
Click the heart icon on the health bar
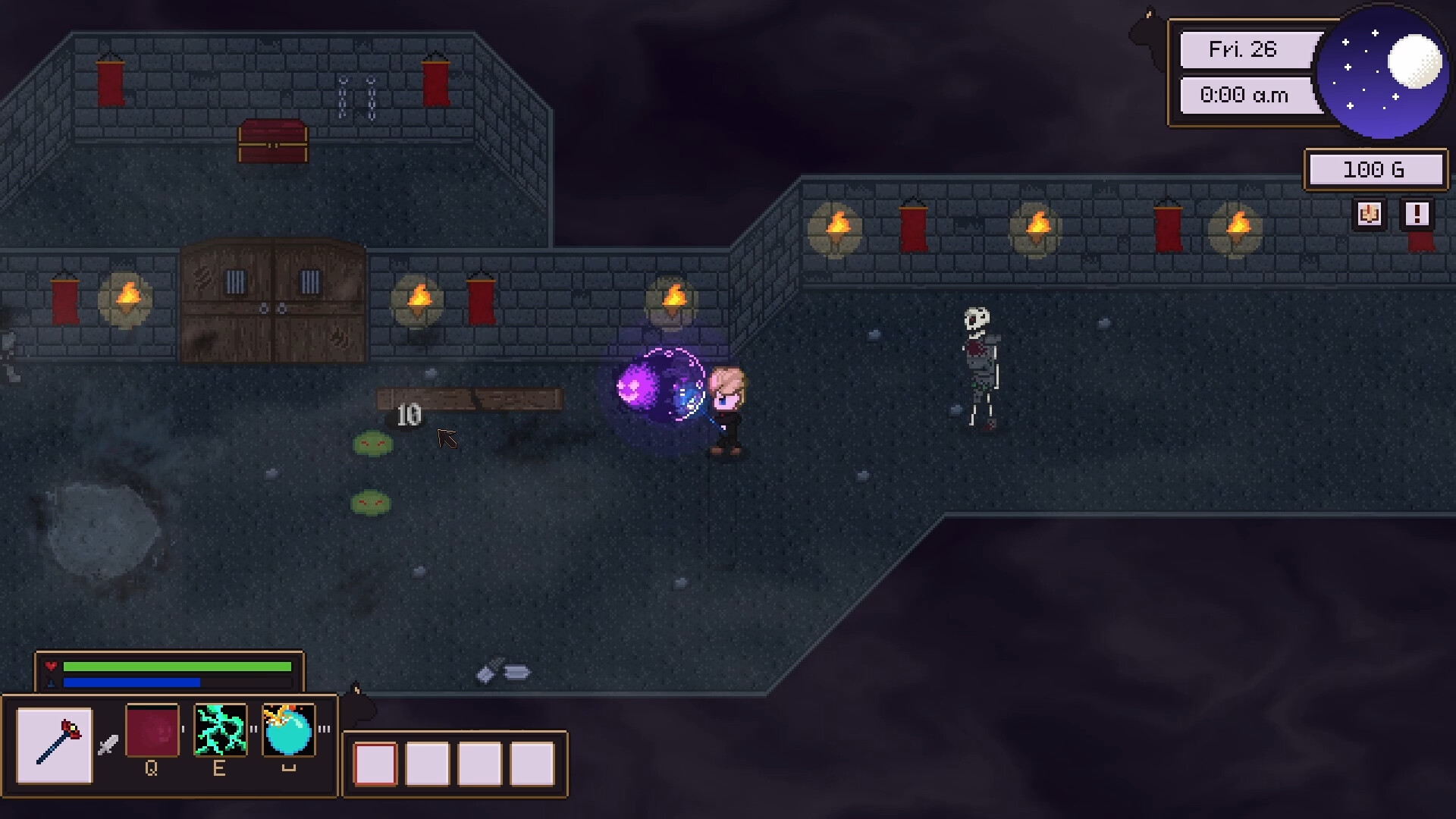(x=52, y=666)
